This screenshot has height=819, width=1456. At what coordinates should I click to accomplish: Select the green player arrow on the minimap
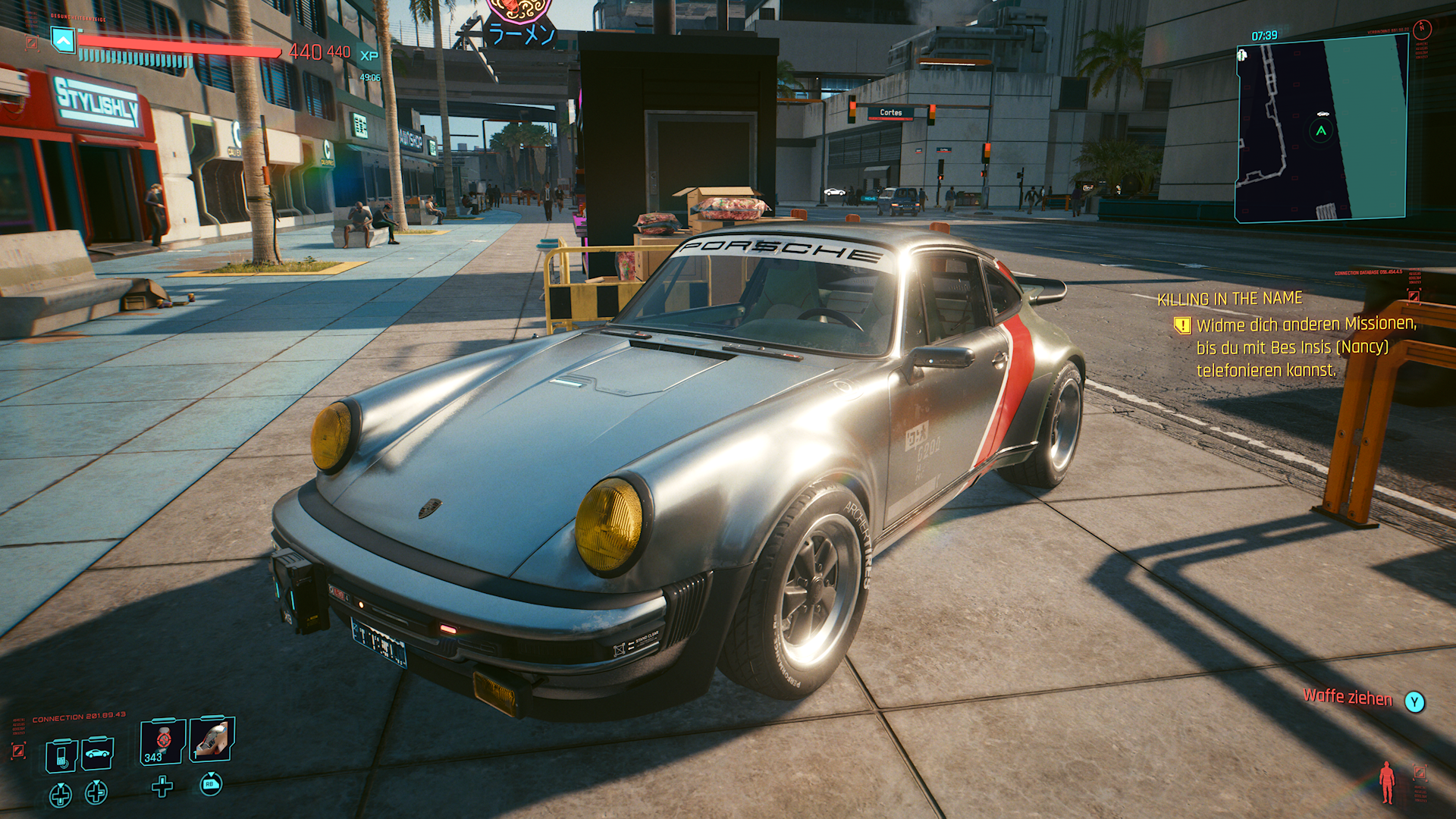1321,130
